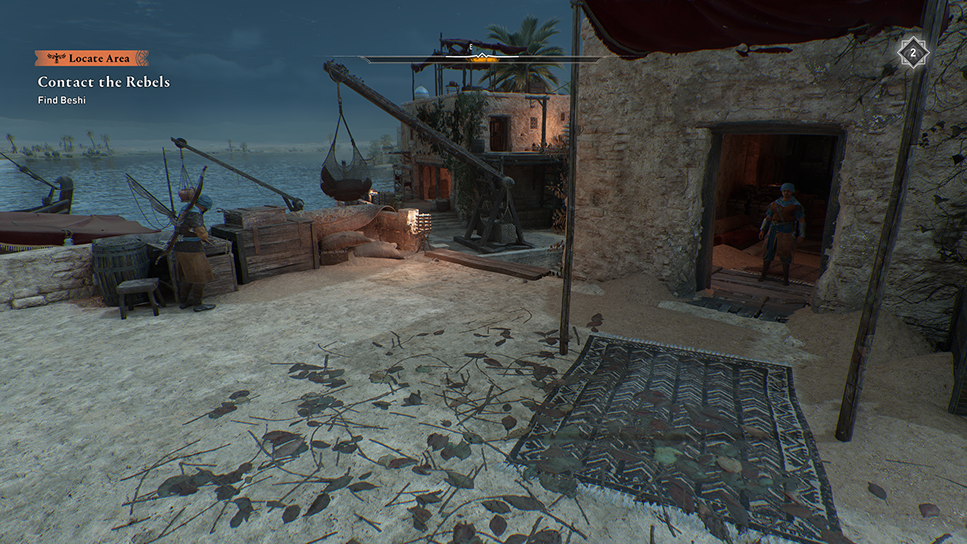Click the diamond icon showing 2
The width and height of the screenshot is (967, 544).
[912, 52]
